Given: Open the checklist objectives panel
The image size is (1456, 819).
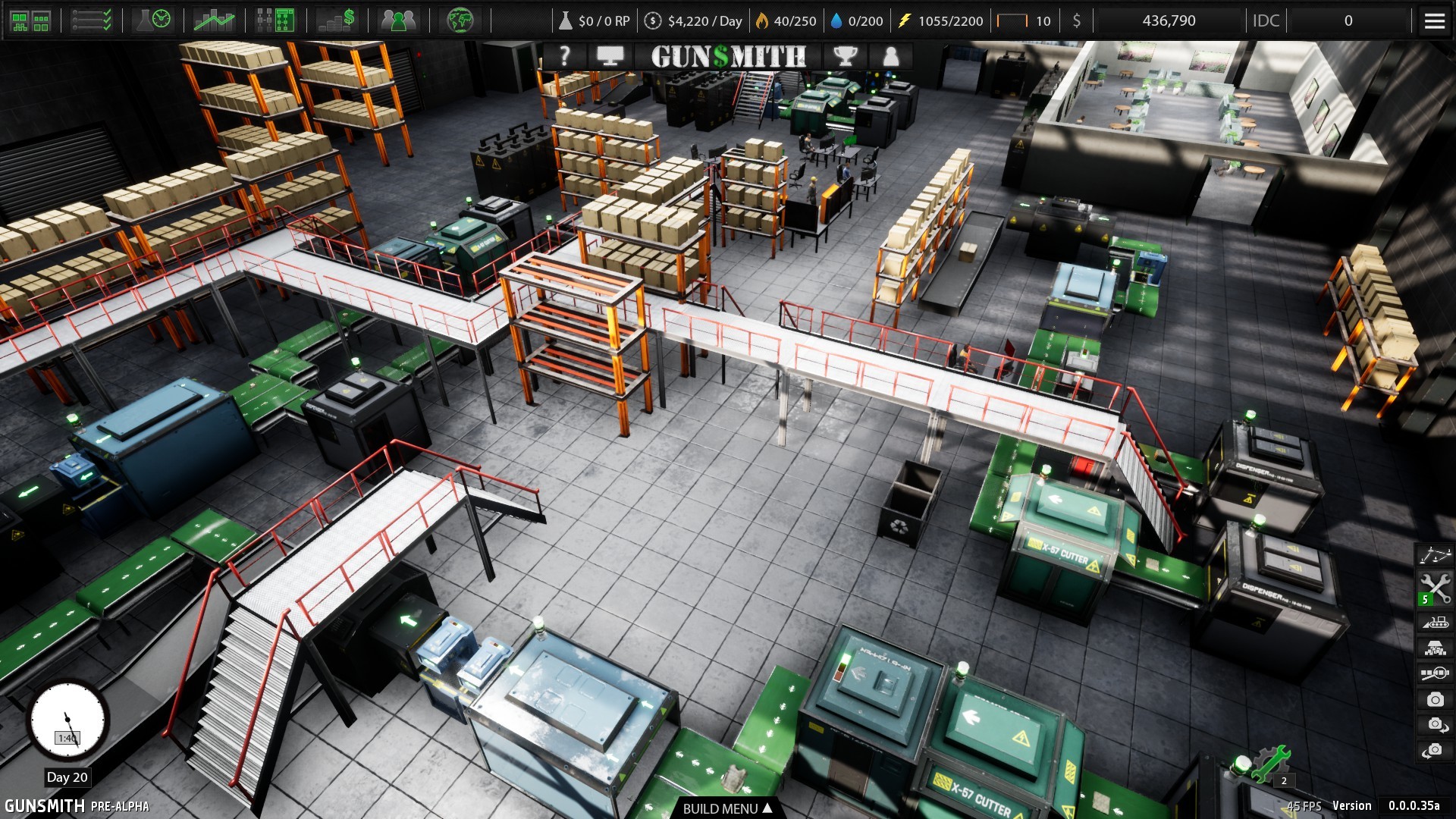Looking at the screenshot, I should [x=92, y=20].
